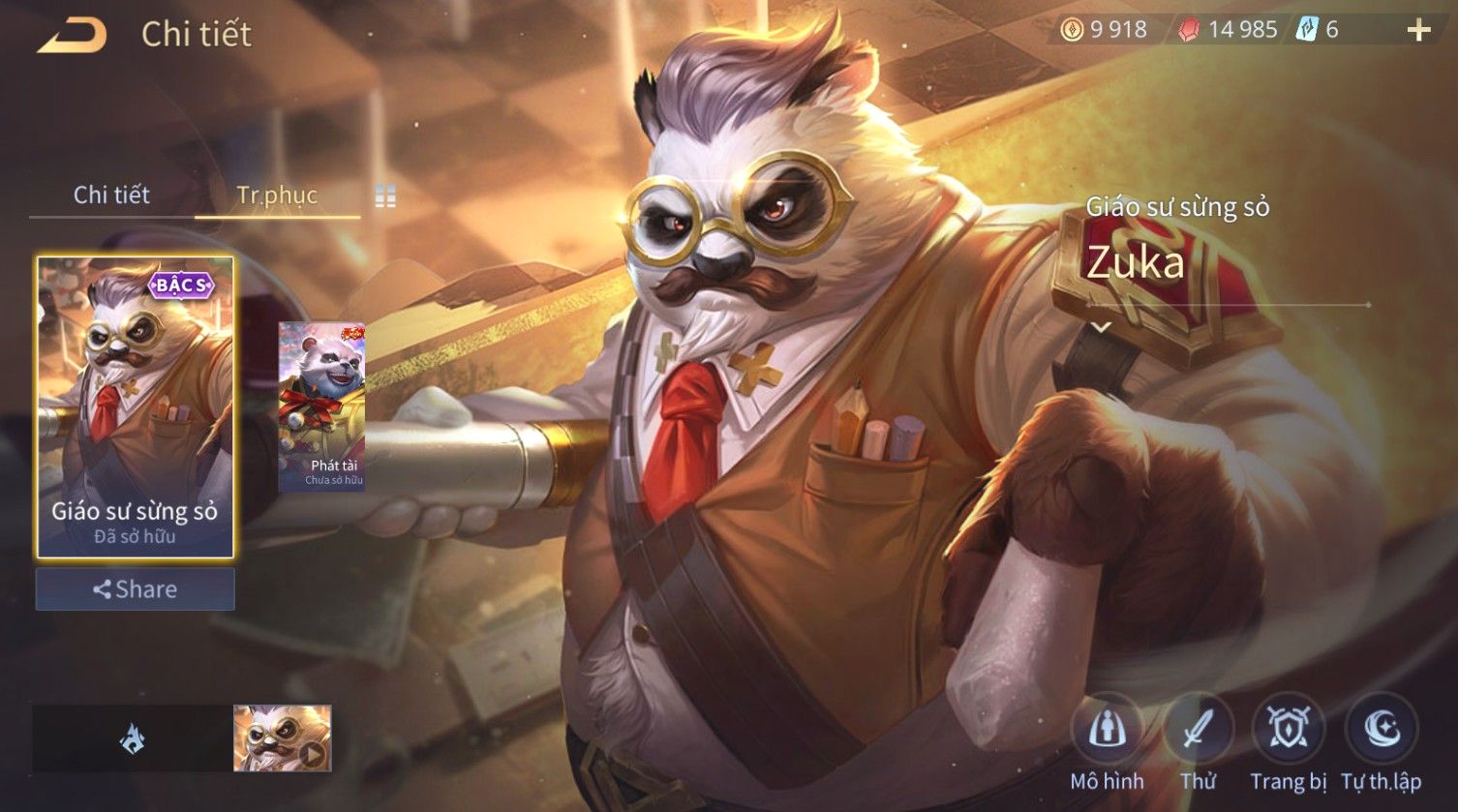Play the Zuka skin preview video
Viewport: 1458px width, 812px height.
(x=283, y=738)
